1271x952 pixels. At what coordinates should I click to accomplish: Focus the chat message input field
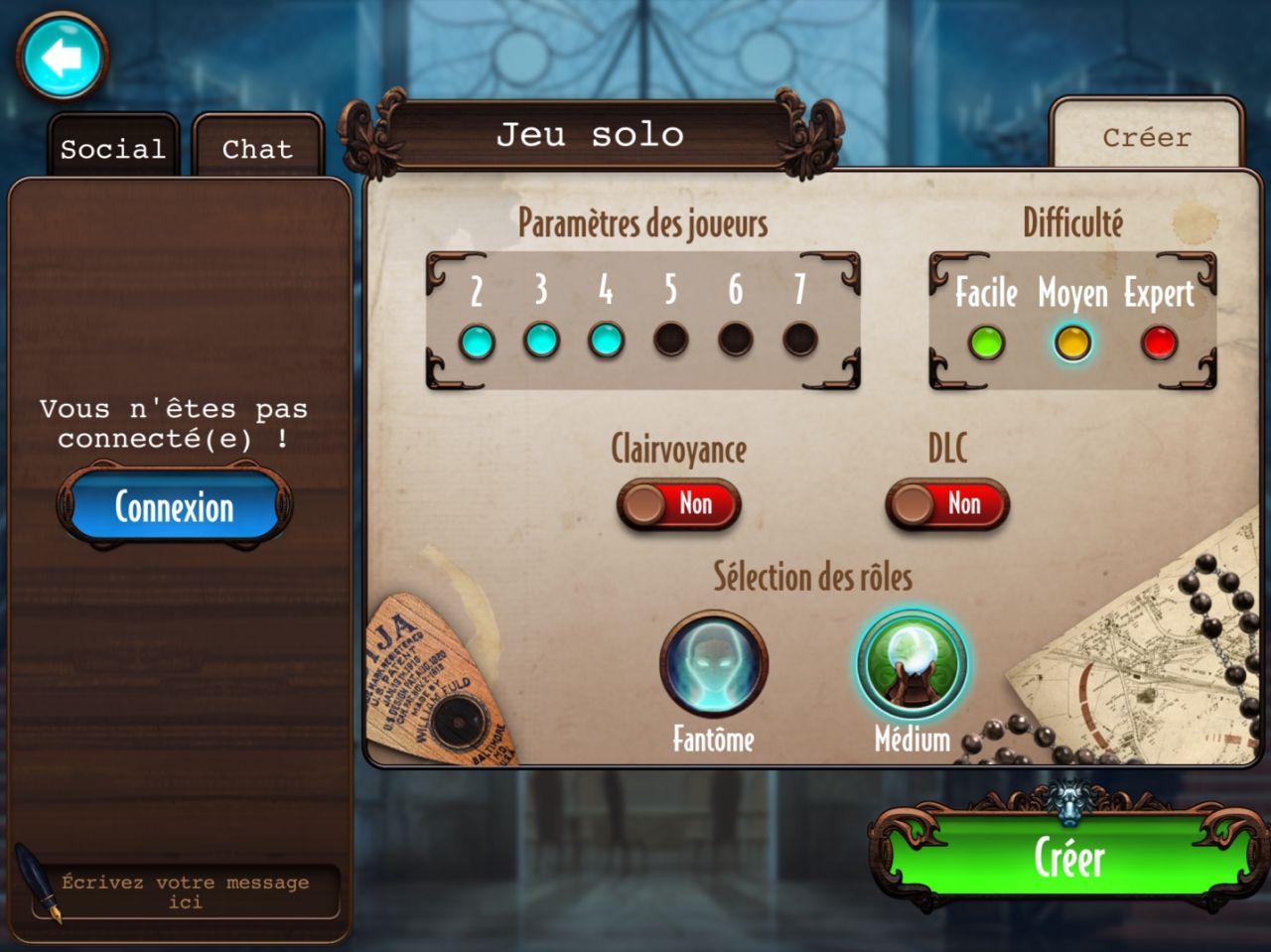186,891
